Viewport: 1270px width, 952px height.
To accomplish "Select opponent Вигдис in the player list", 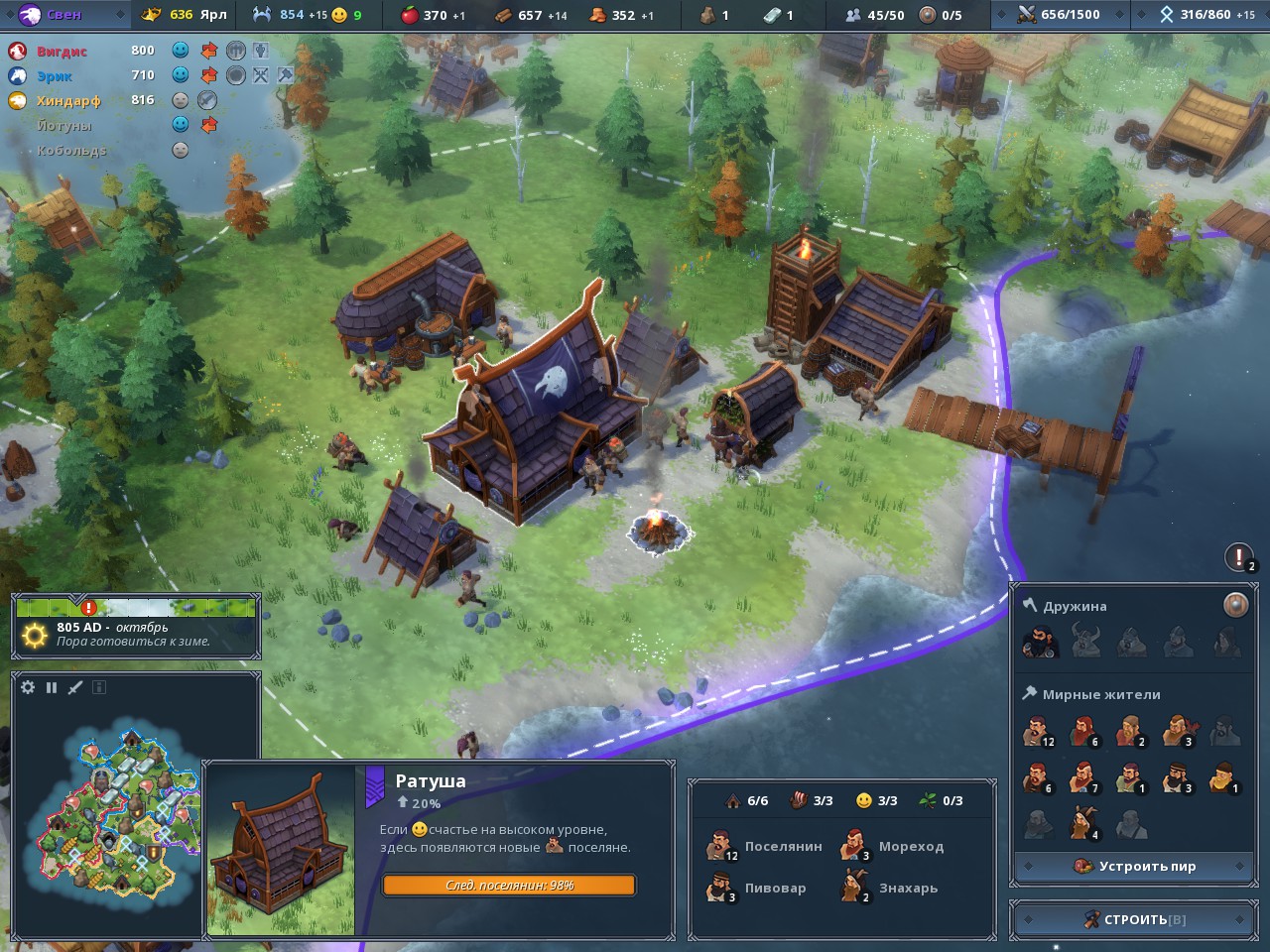I will tap(62, 51).
